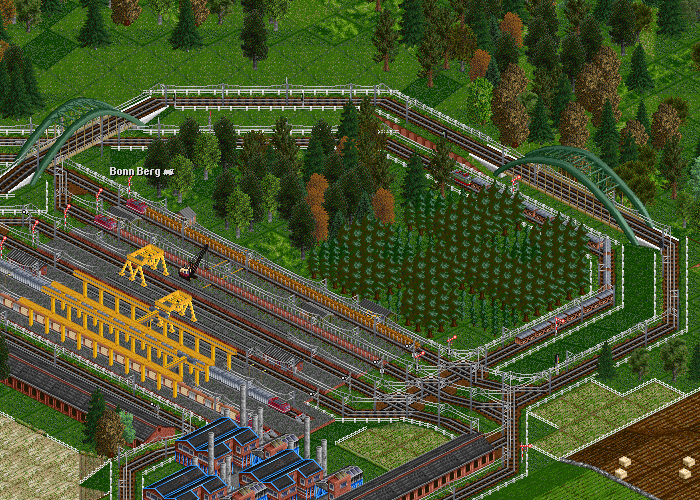
Task: Open the Bonn Berg station label
Action: [136, 172]
